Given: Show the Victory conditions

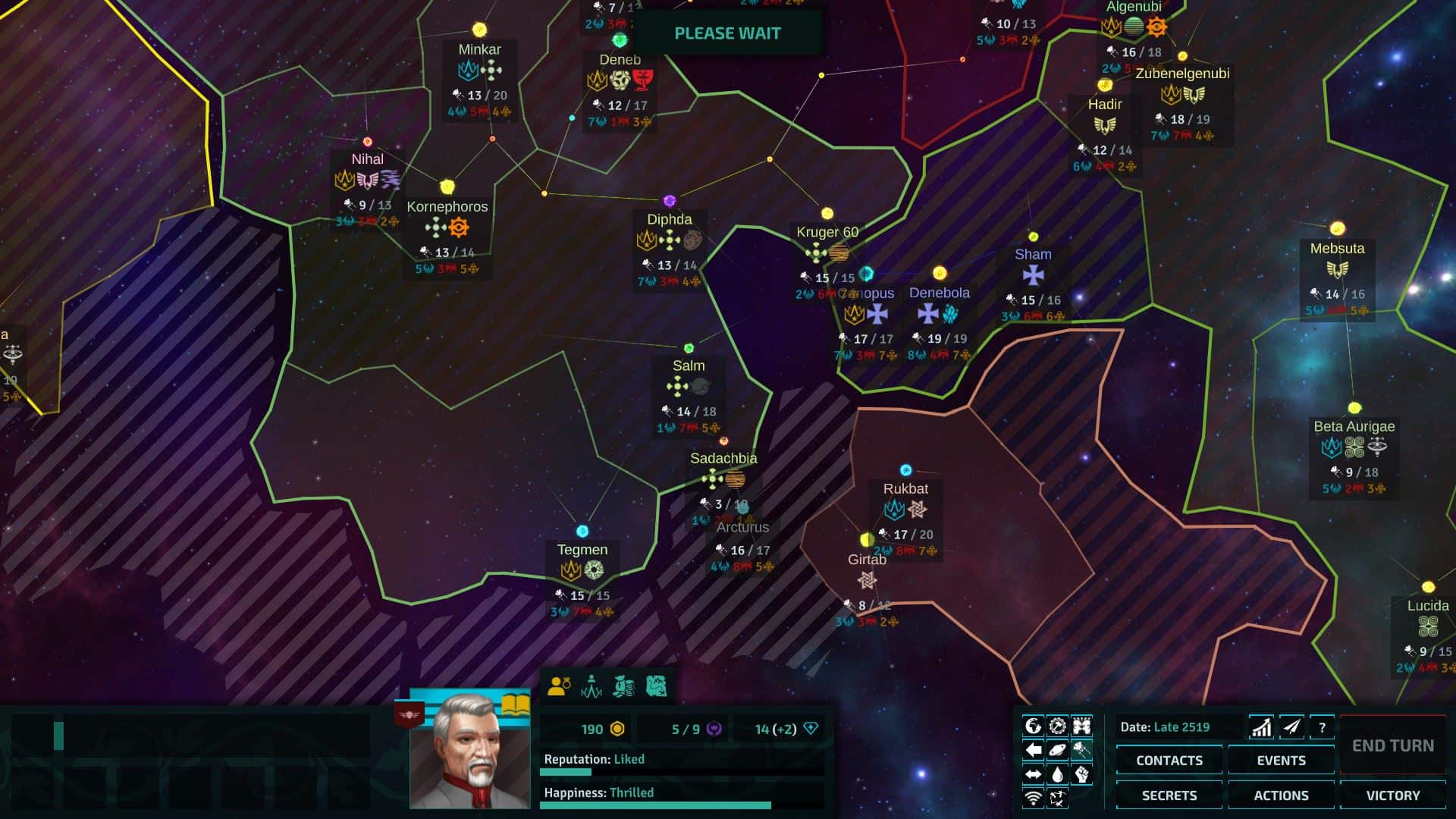Looking at the screenshot, I should 1392,795.
